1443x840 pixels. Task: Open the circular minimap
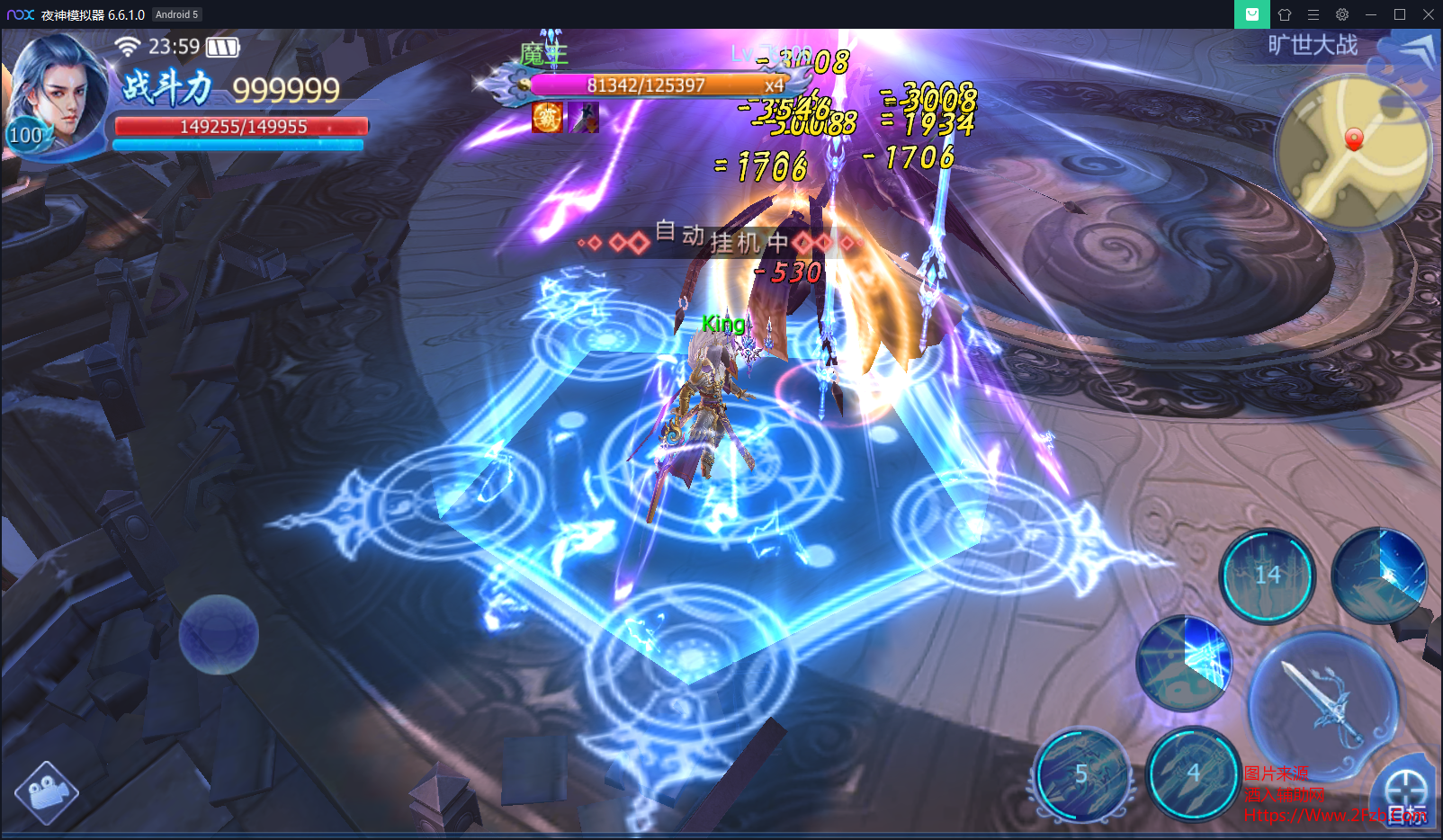1352,150
